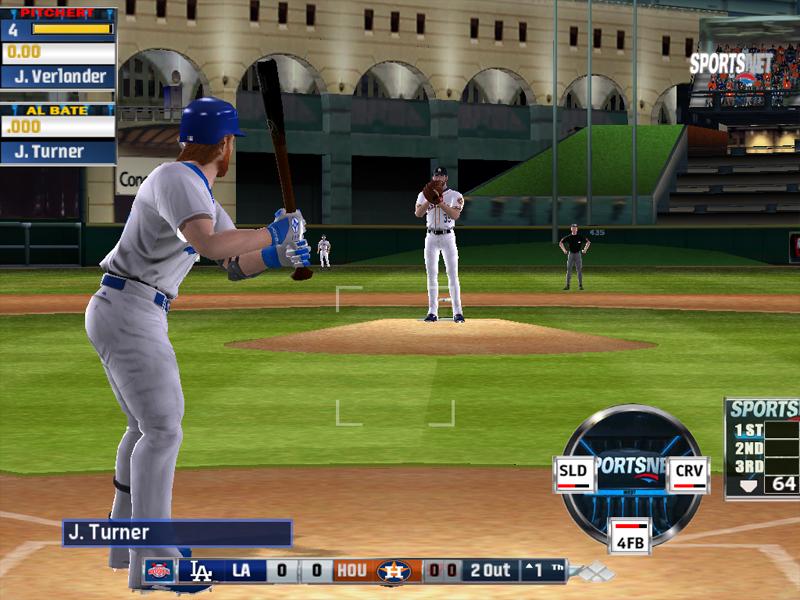This screenshot has height=600, width=800.
Task: Pick the 4FB fastball pitch
Action: click(x=631, y=536)
